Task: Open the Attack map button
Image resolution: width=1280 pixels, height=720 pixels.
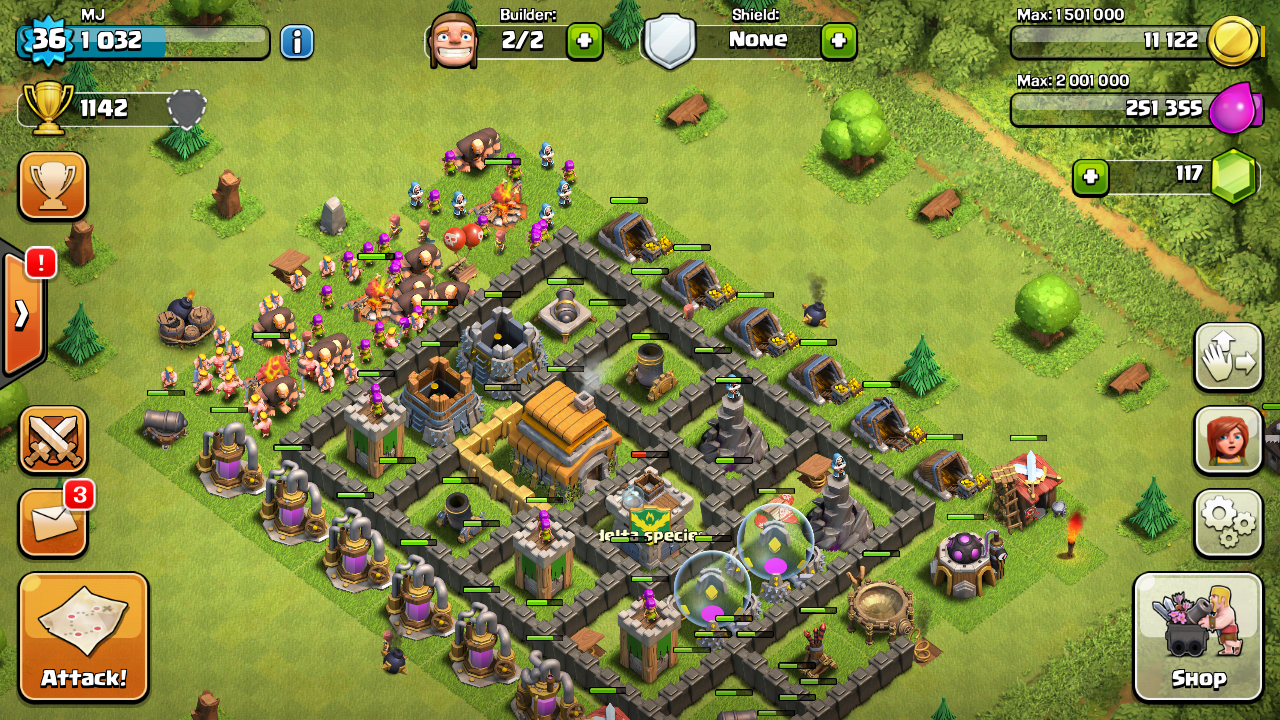Action: 84,636
